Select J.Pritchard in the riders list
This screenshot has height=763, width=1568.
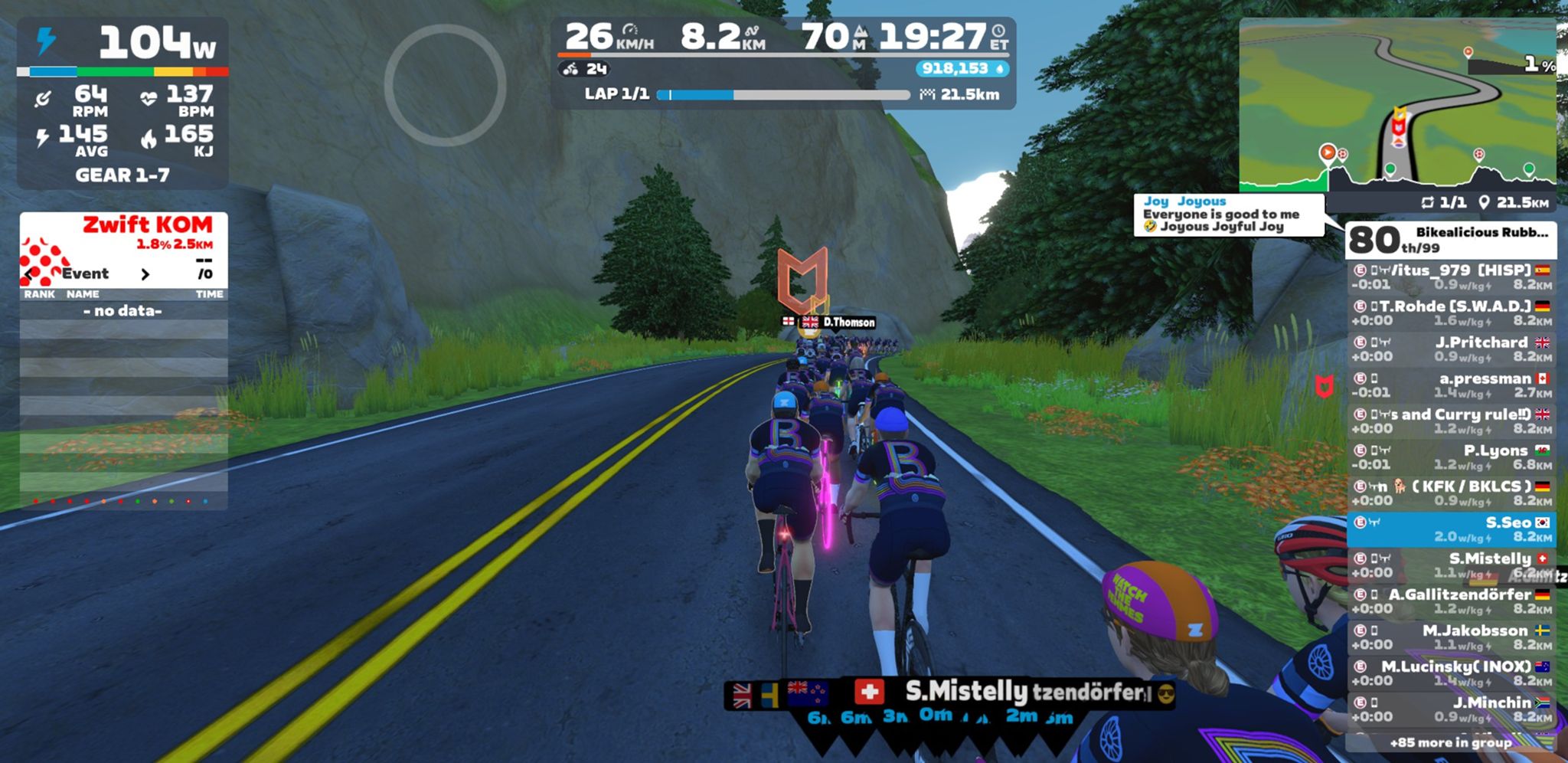coord(1451,349)
